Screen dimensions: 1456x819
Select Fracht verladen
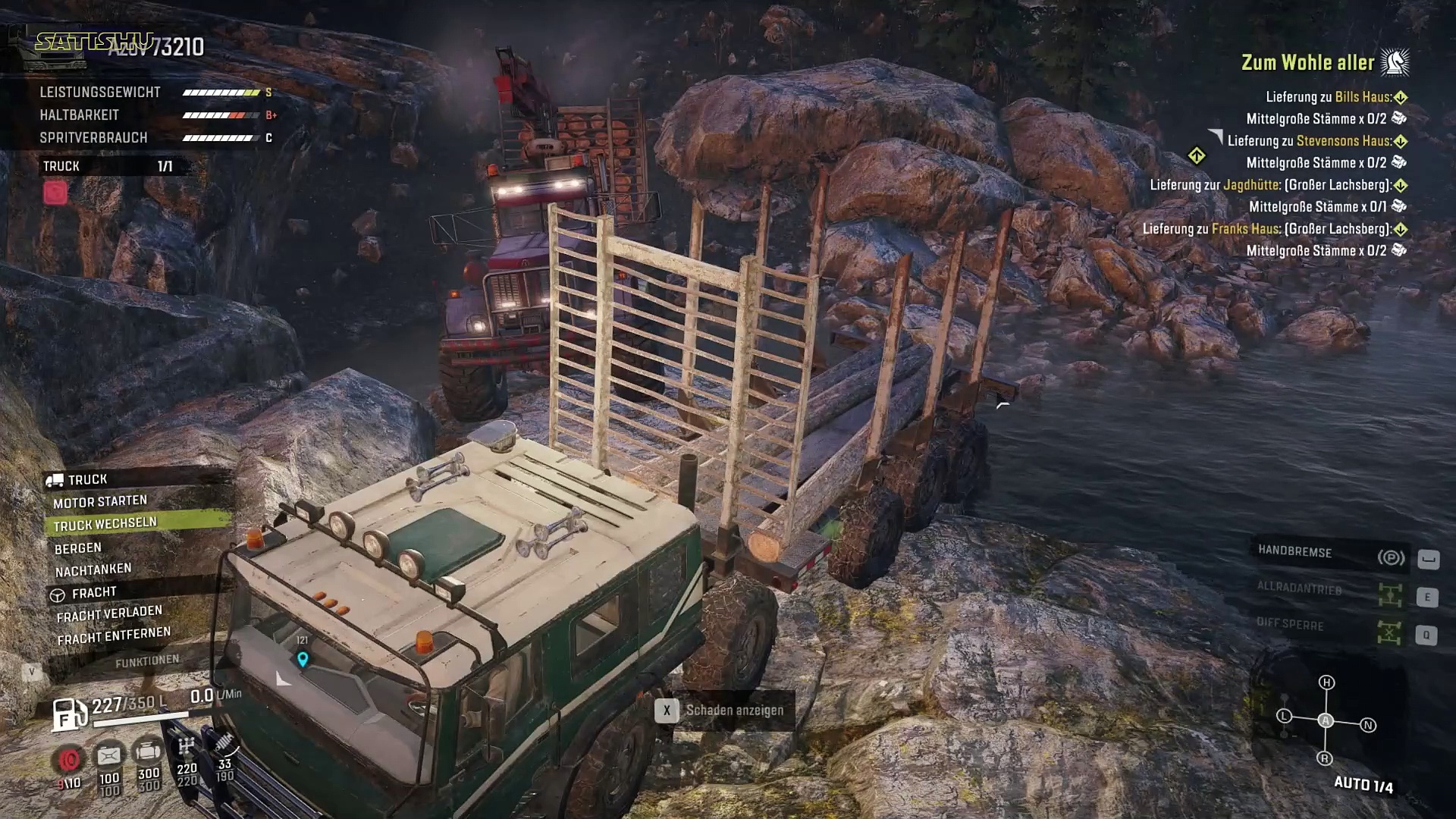click(109, 613)
